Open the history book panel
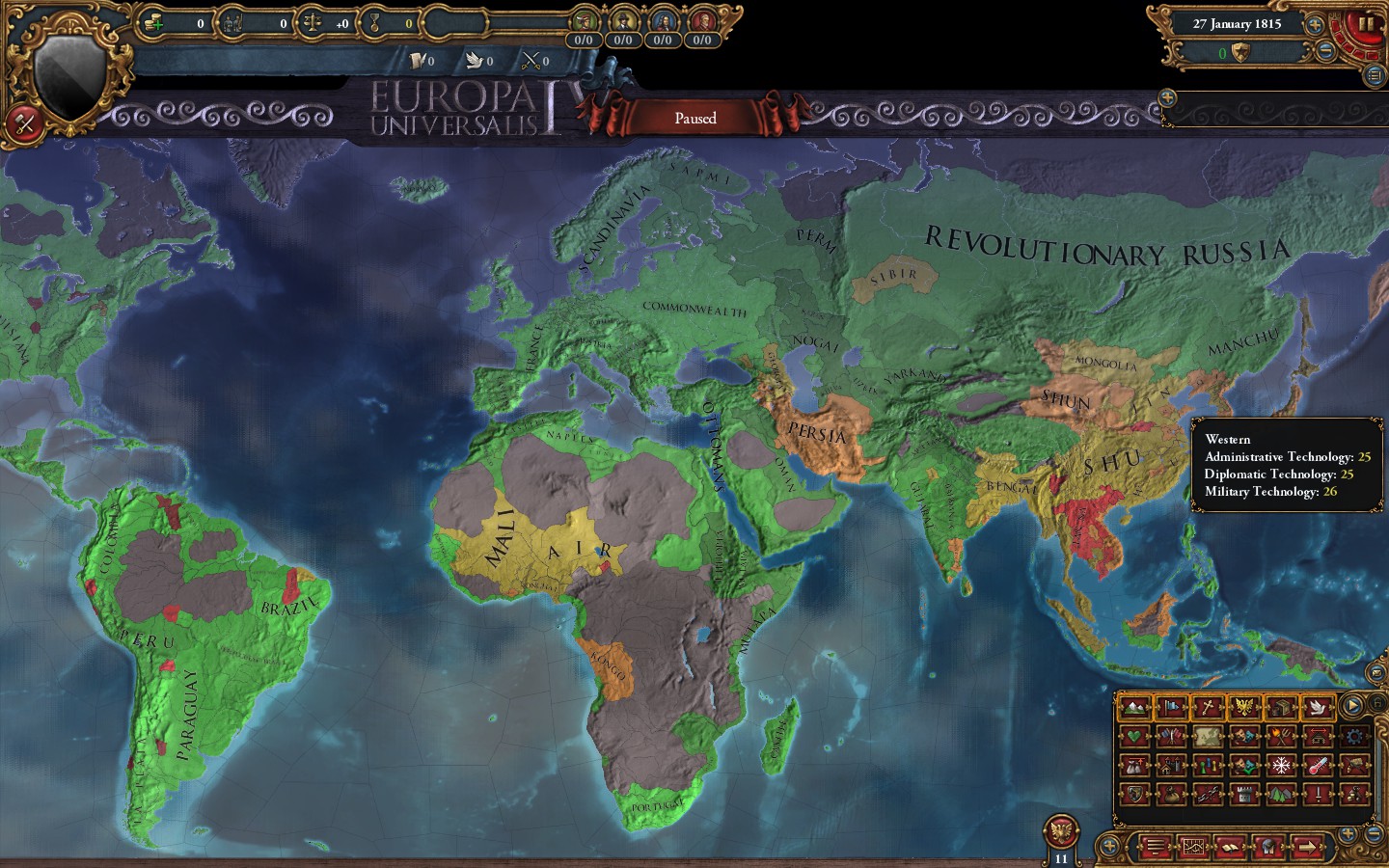 1229,848
